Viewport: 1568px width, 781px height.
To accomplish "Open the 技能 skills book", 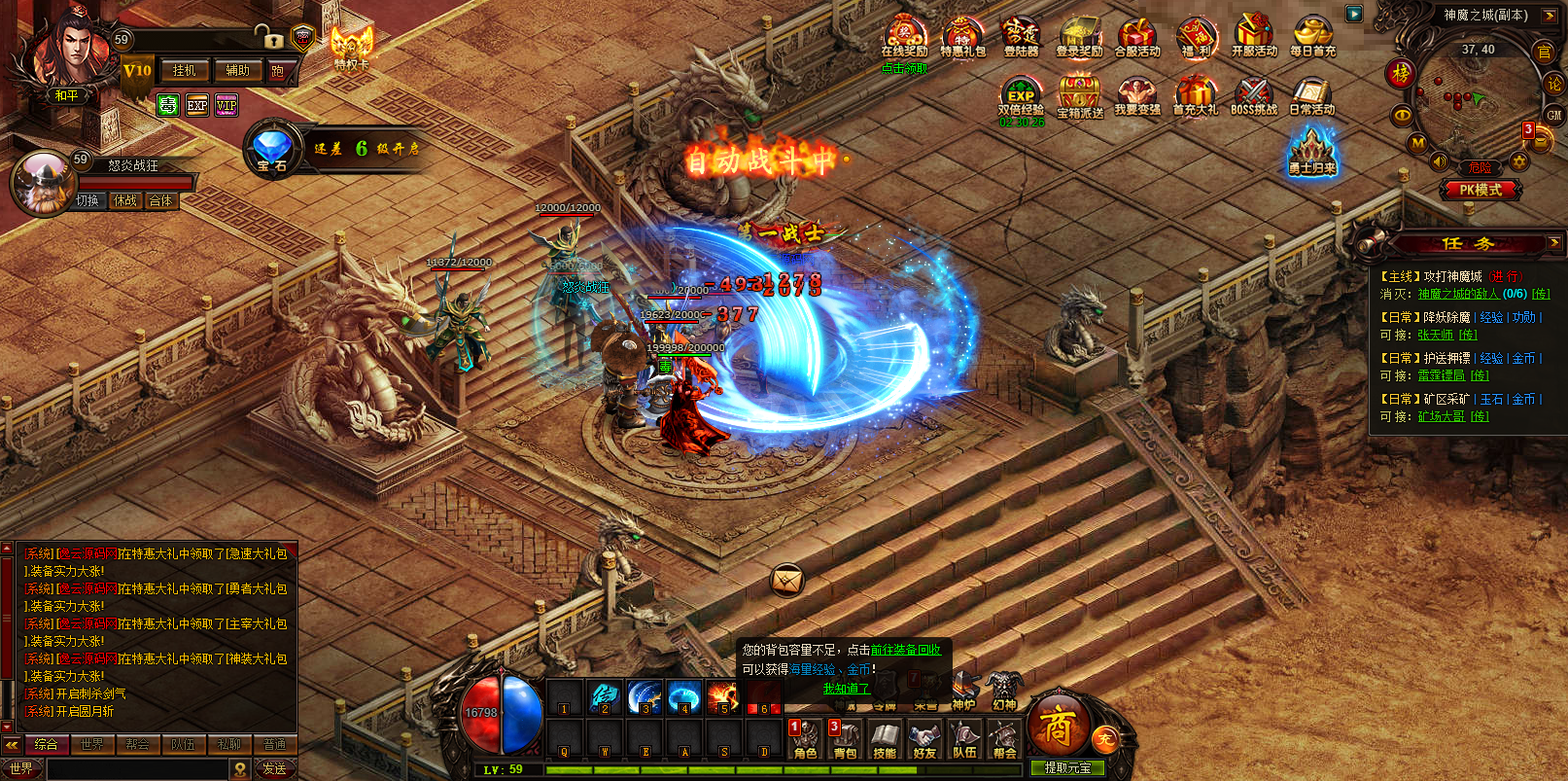I will coord(885,741).
